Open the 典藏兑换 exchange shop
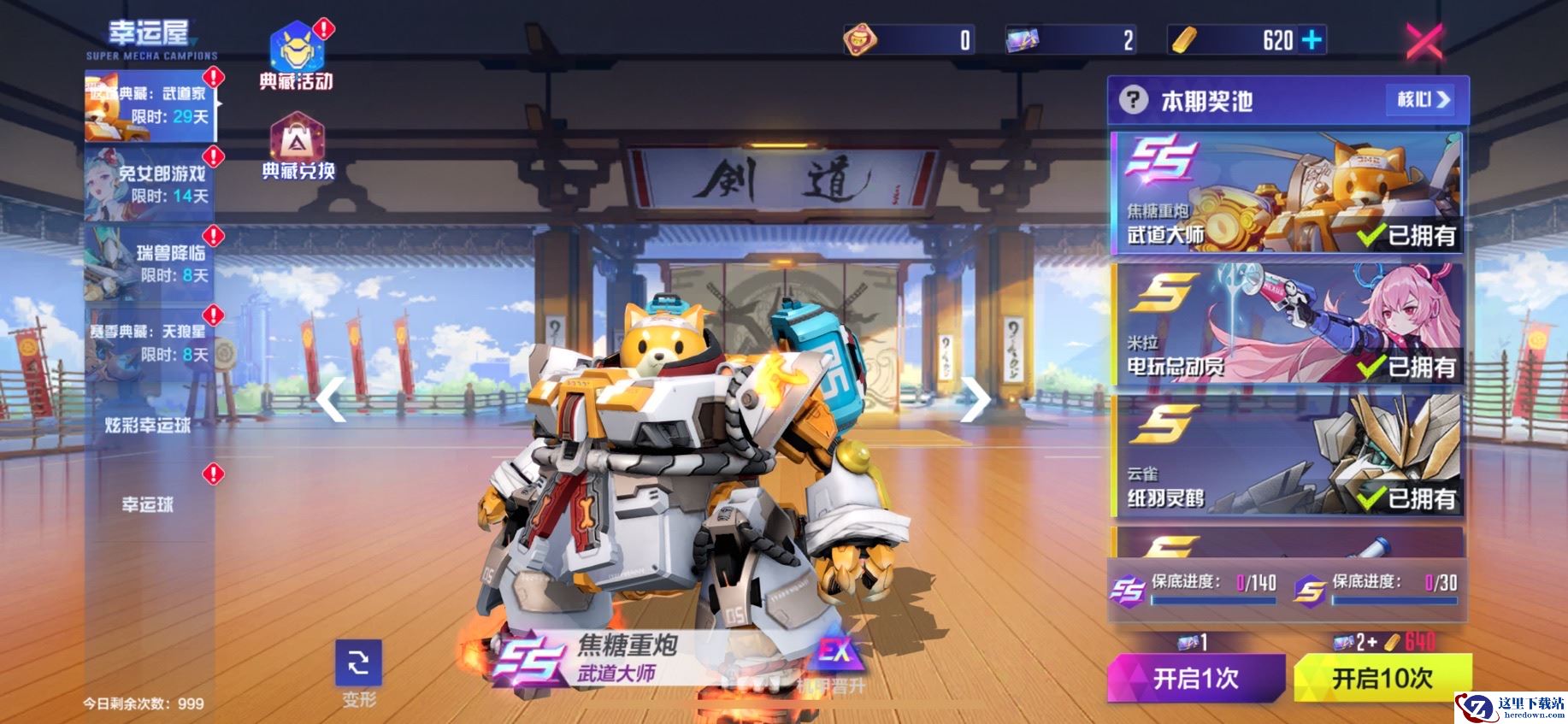1568x724 pixels. [297, 147]
